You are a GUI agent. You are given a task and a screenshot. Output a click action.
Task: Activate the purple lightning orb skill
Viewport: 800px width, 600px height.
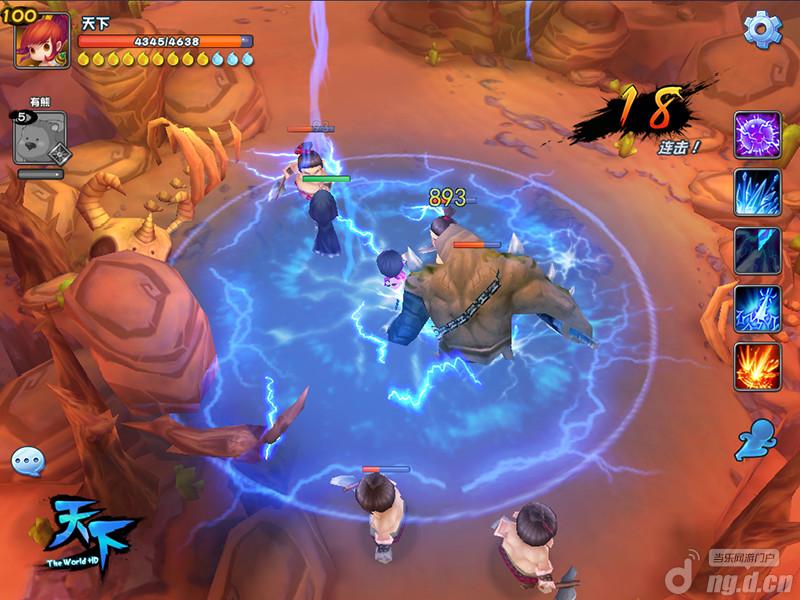coord(757,135)
